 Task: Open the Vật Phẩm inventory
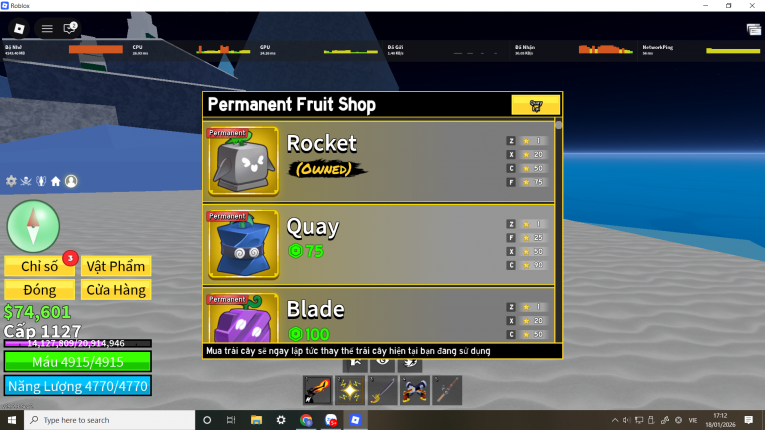[x=116, y=265]
